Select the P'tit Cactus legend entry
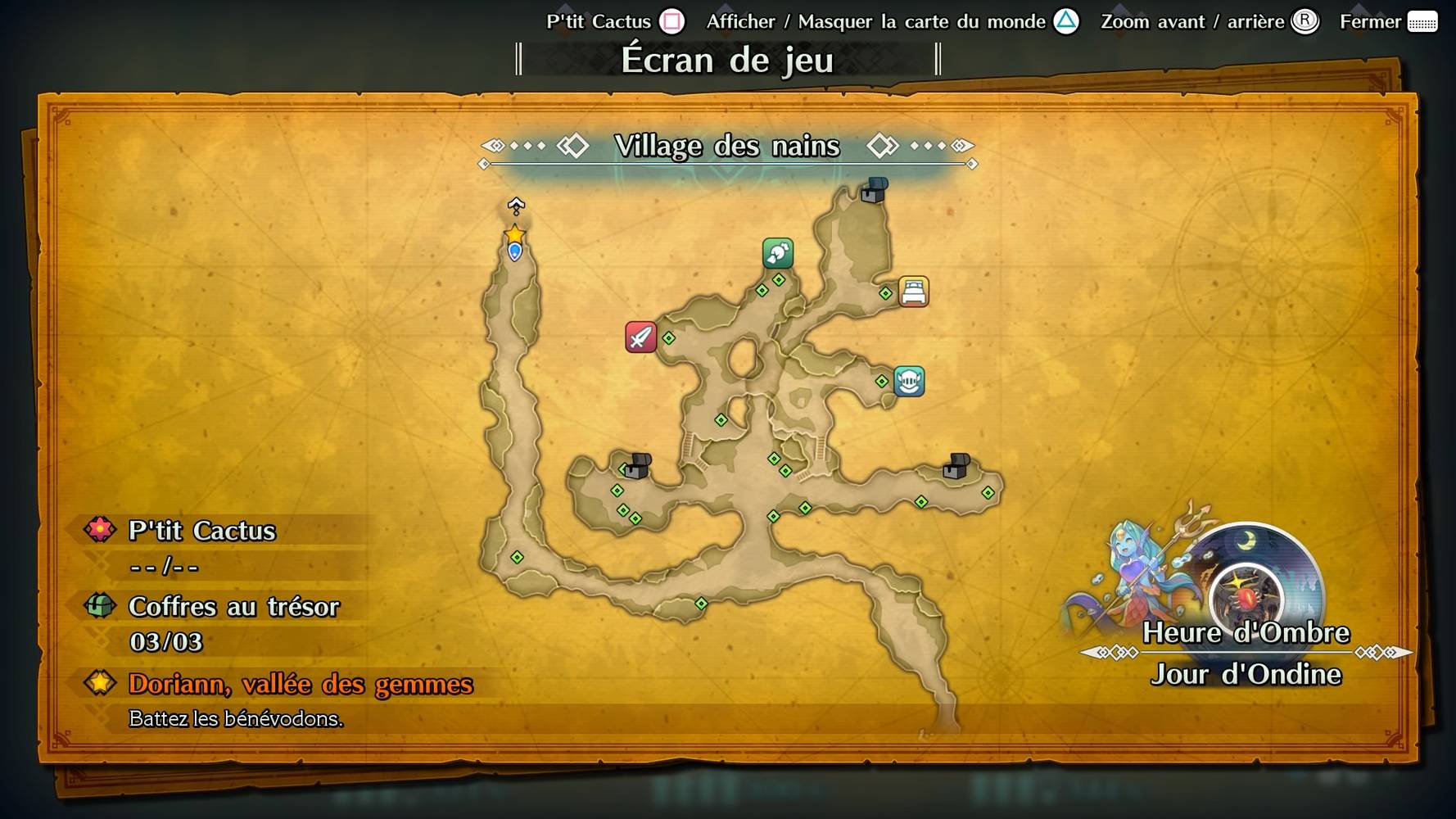 pos(201,531)
